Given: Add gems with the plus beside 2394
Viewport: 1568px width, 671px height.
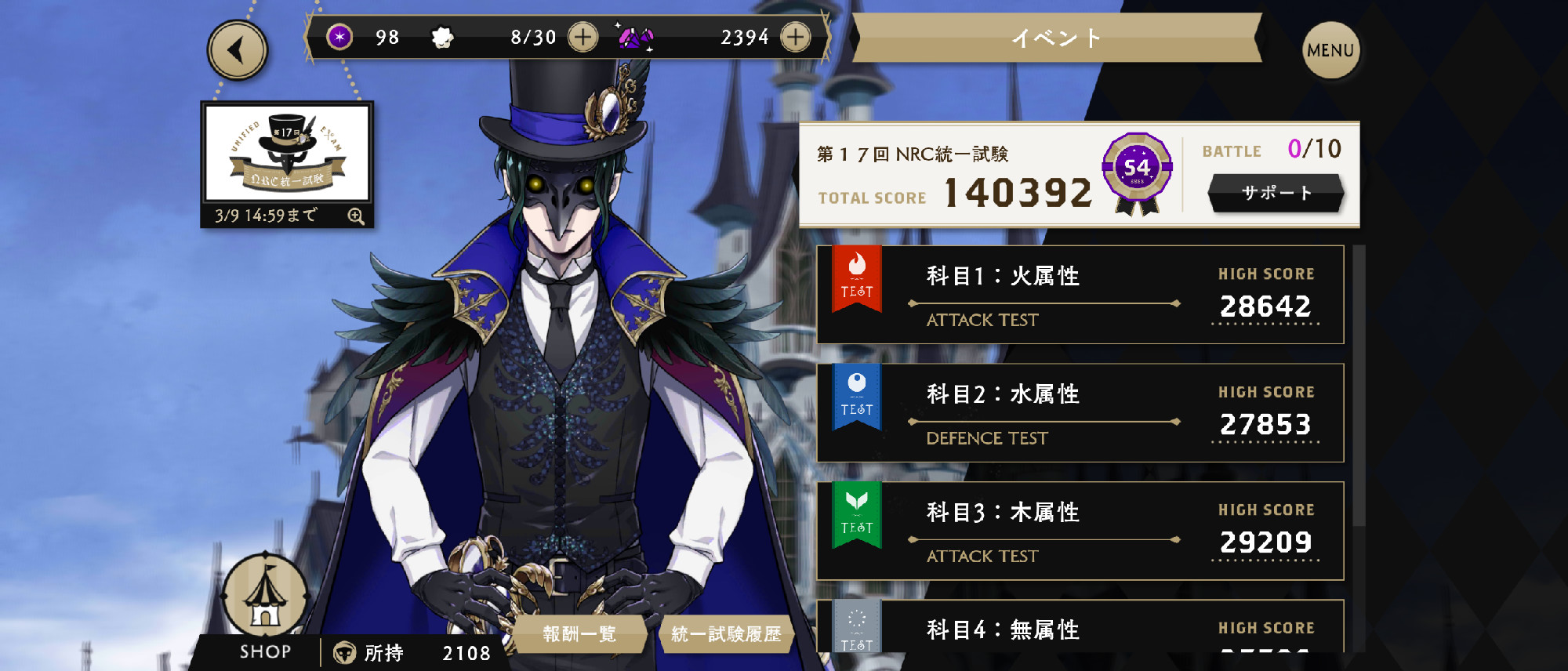Looking at the screenshot, I should 795,37.
